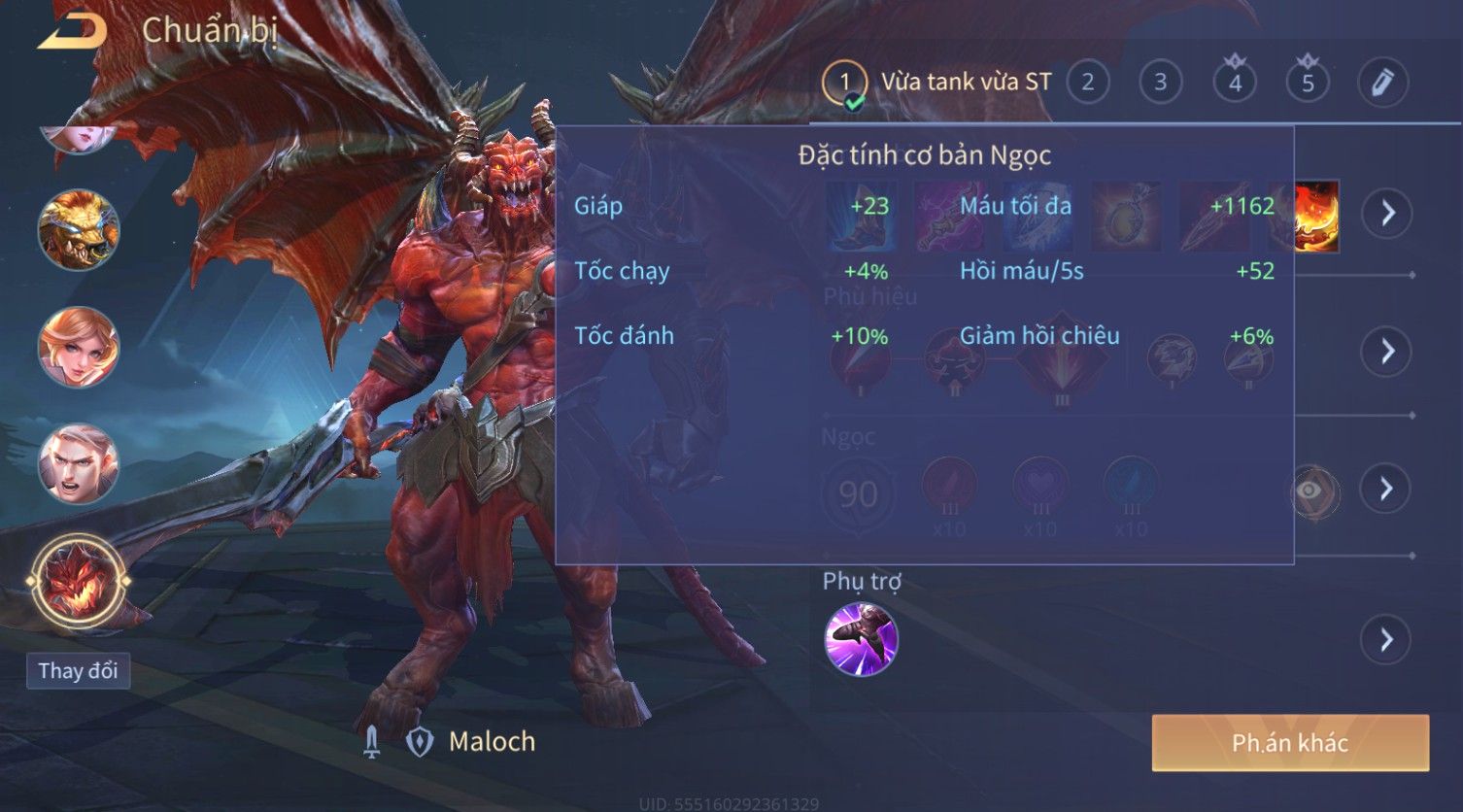Click the 'Thay đổi' button
The height and width of the screenshot is (812, 1463).
(78, 671)
